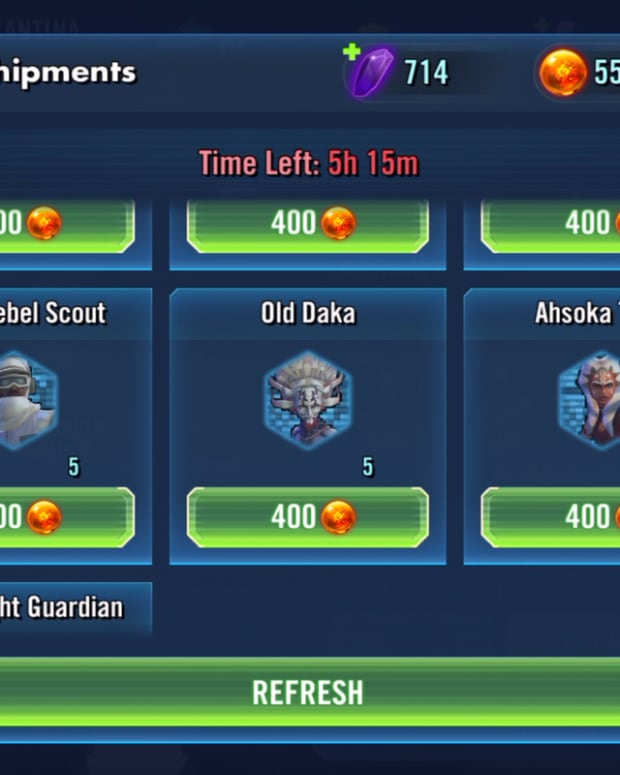This screenshot has height=775, width=620.
Task: Tap the green REFRESH button
Action: coord(308,692)
